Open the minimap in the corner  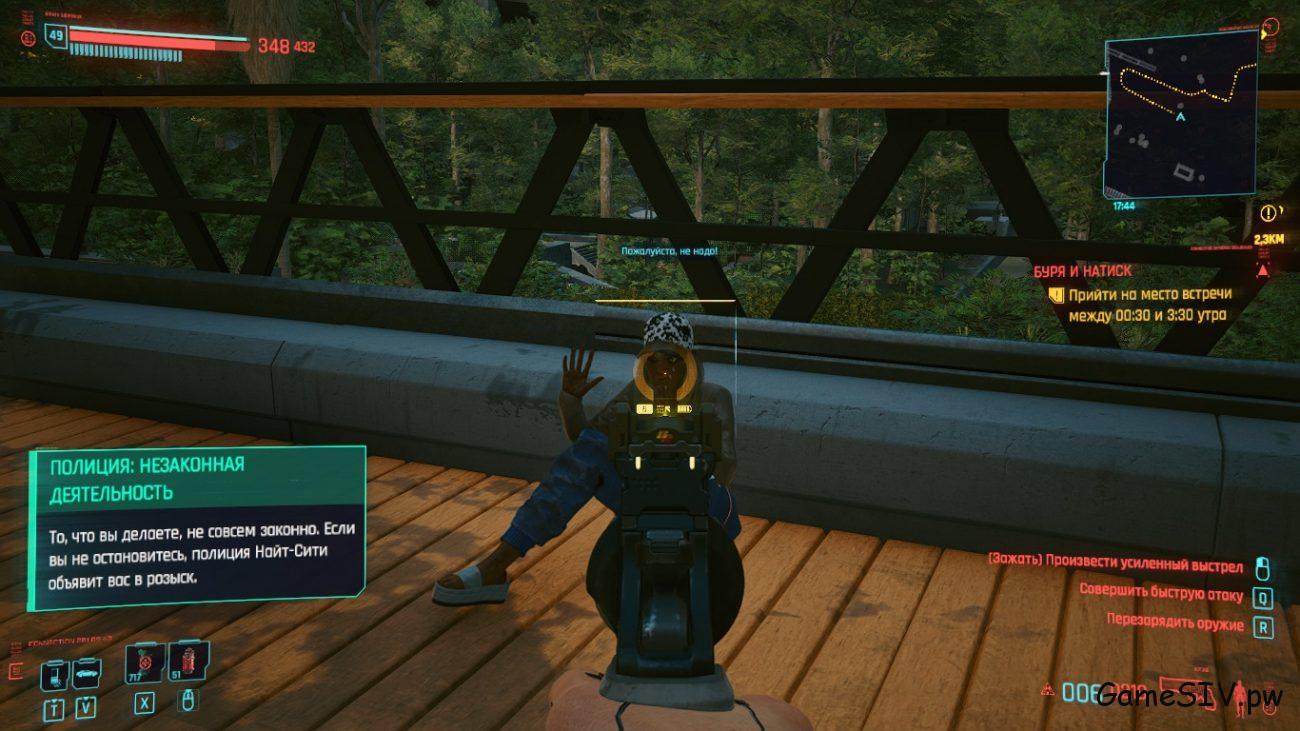point(1181,114)
